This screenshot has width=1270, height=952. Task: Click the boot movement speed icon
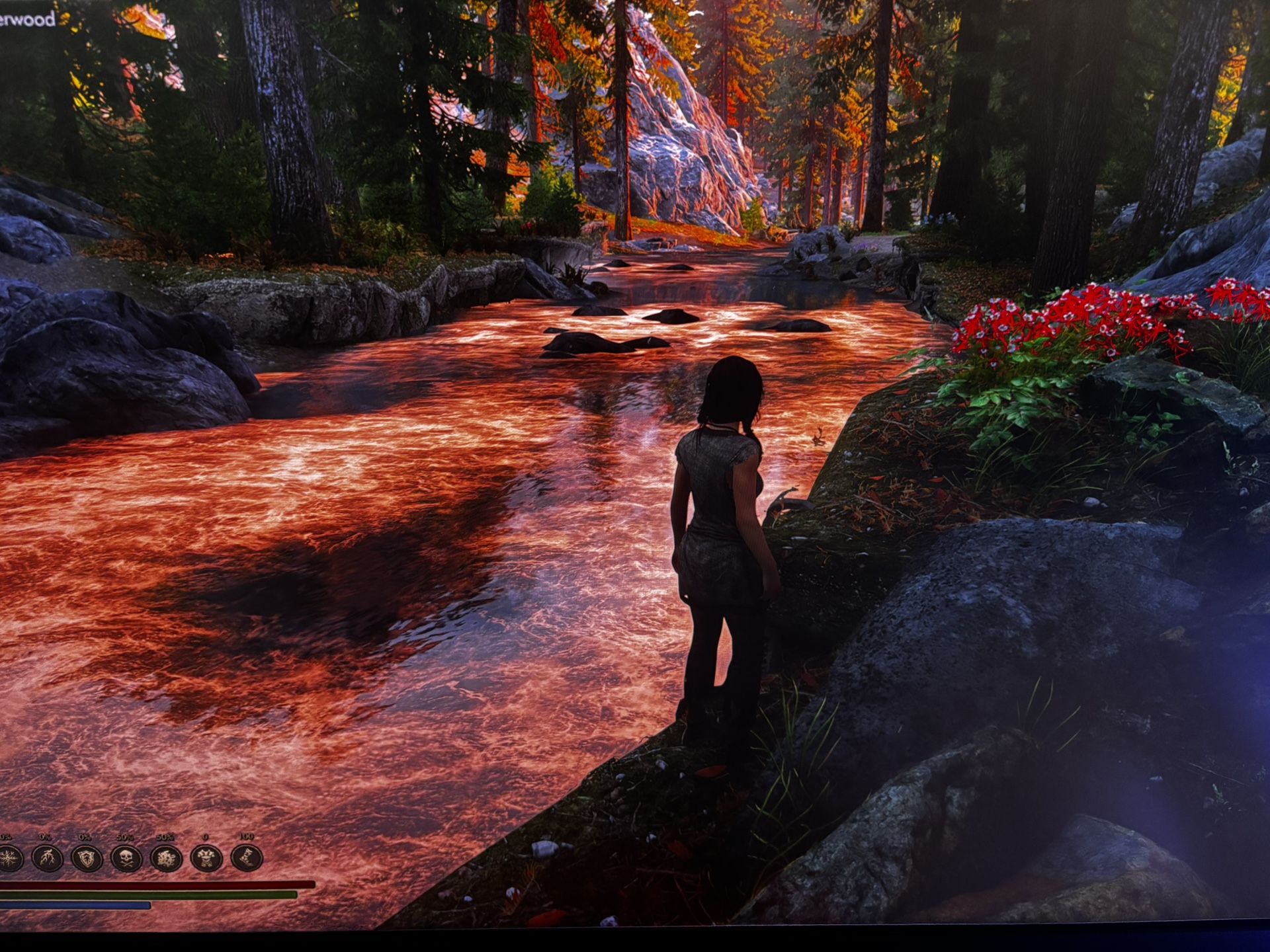pos(246,858)
